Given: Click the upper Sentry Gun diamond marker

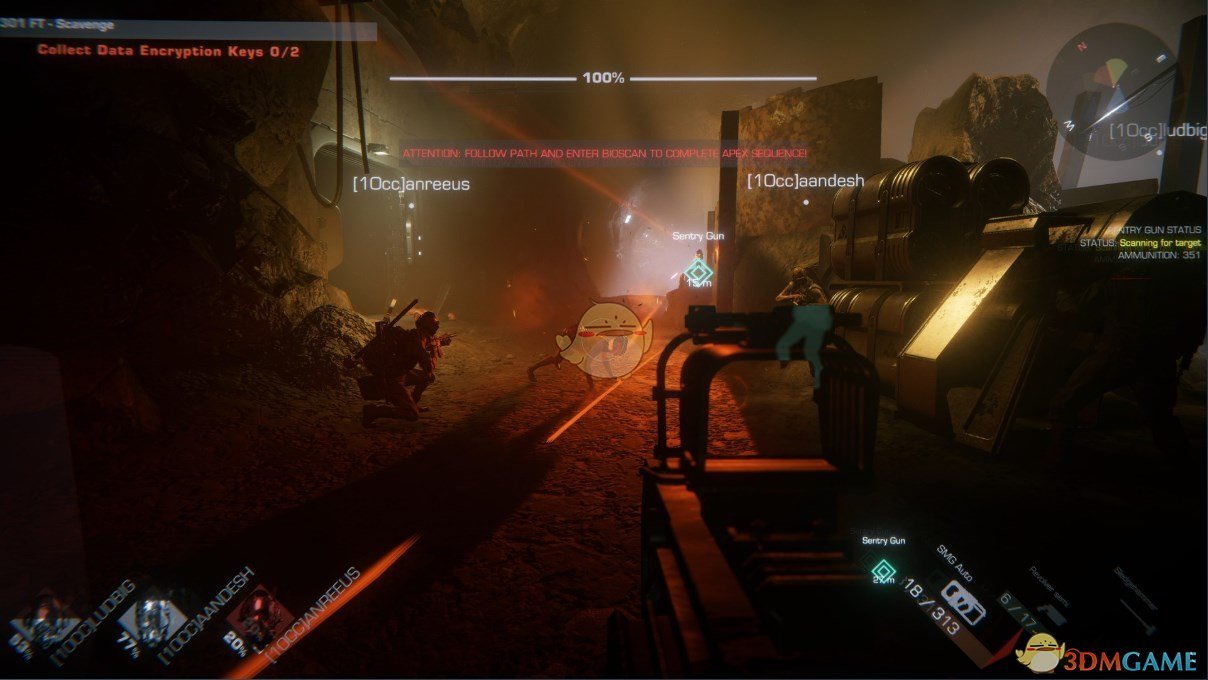Looking at the screenshot, I should [698, 272].
